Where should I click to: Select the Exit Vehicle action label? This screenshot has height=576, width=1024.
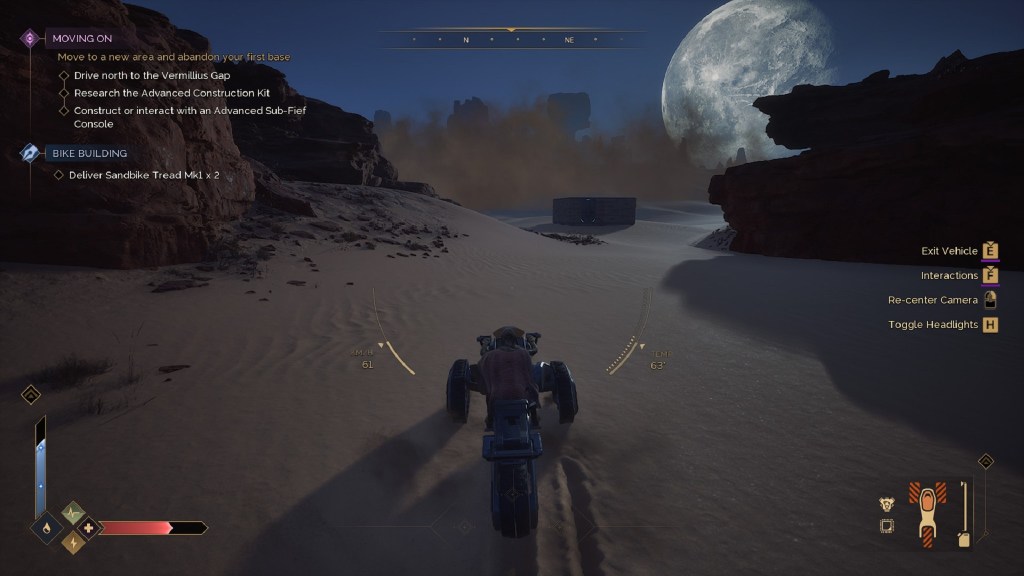(949, 251)
